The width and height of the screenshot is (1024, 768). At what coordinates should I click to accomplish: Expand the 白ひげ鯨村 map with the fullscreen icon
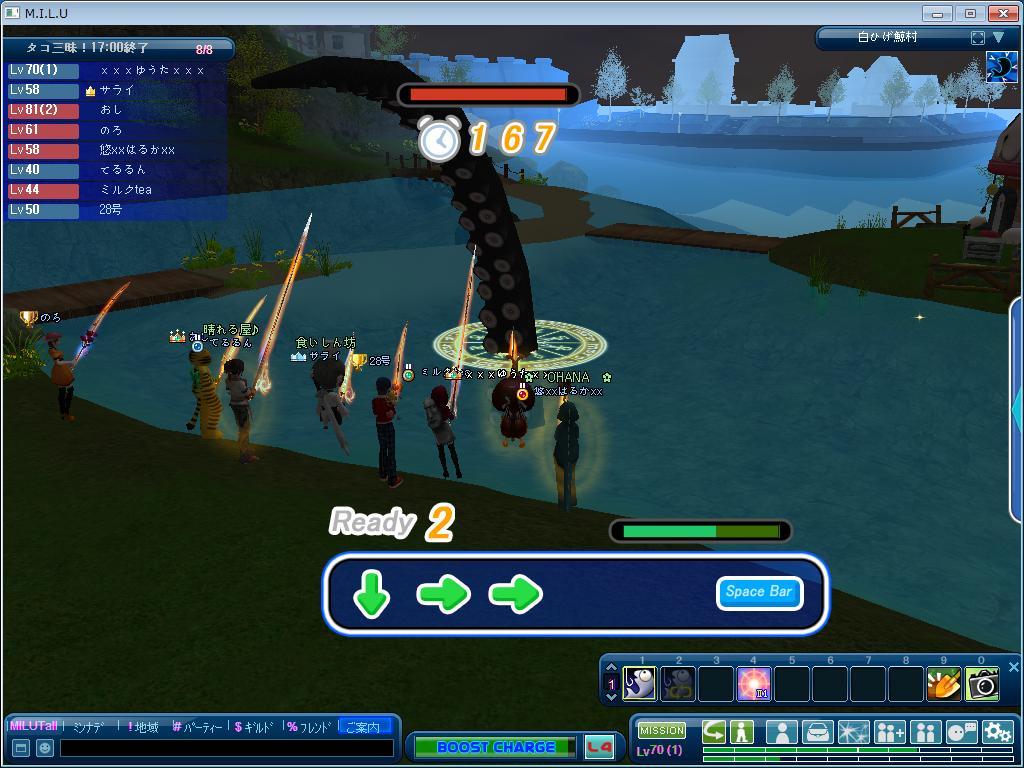(x=977, y=38)
